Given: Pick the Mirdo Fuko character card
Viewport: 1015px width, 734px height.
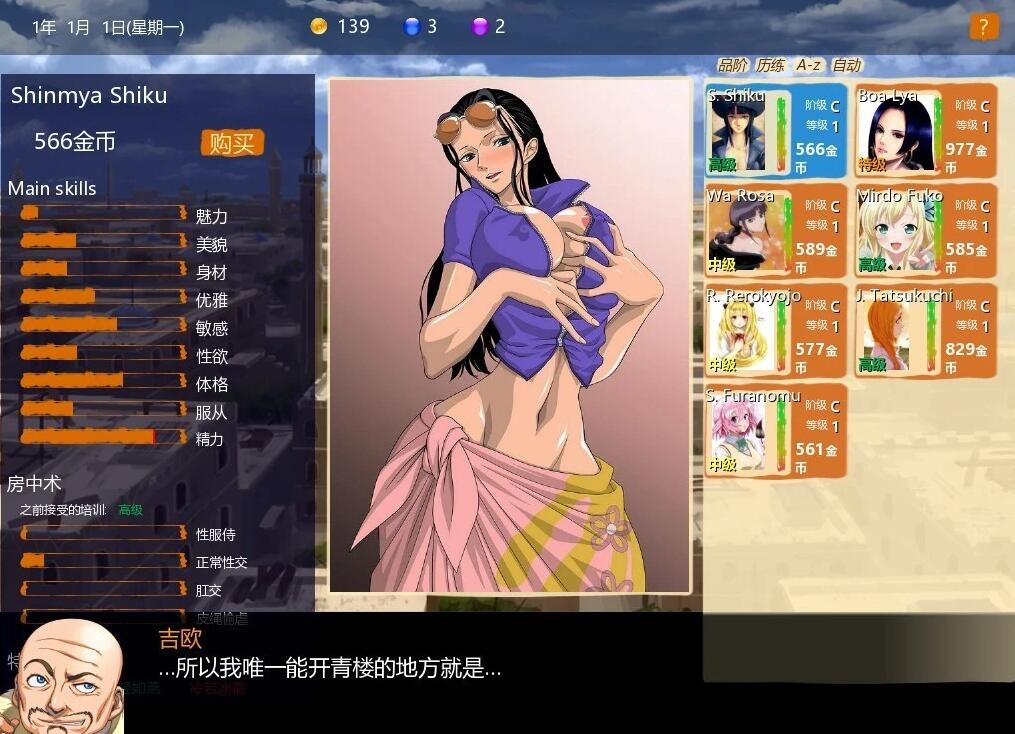Looking at the screenshot, I should click(x=925, y=232).
